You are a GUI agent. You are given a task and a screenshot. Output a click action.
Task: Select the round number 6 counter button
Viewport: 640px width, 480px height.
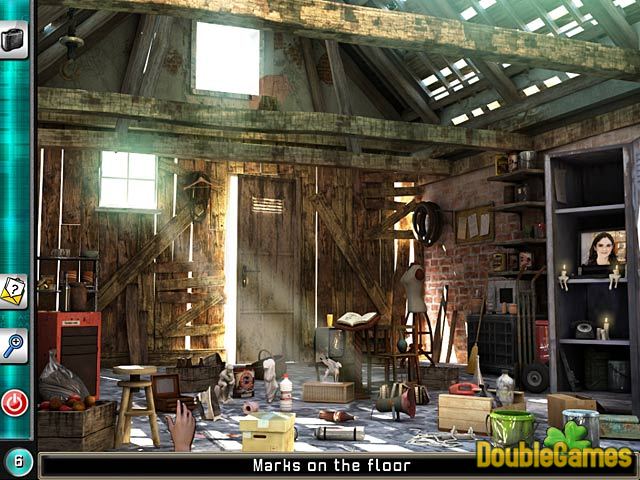pos(19,462)
